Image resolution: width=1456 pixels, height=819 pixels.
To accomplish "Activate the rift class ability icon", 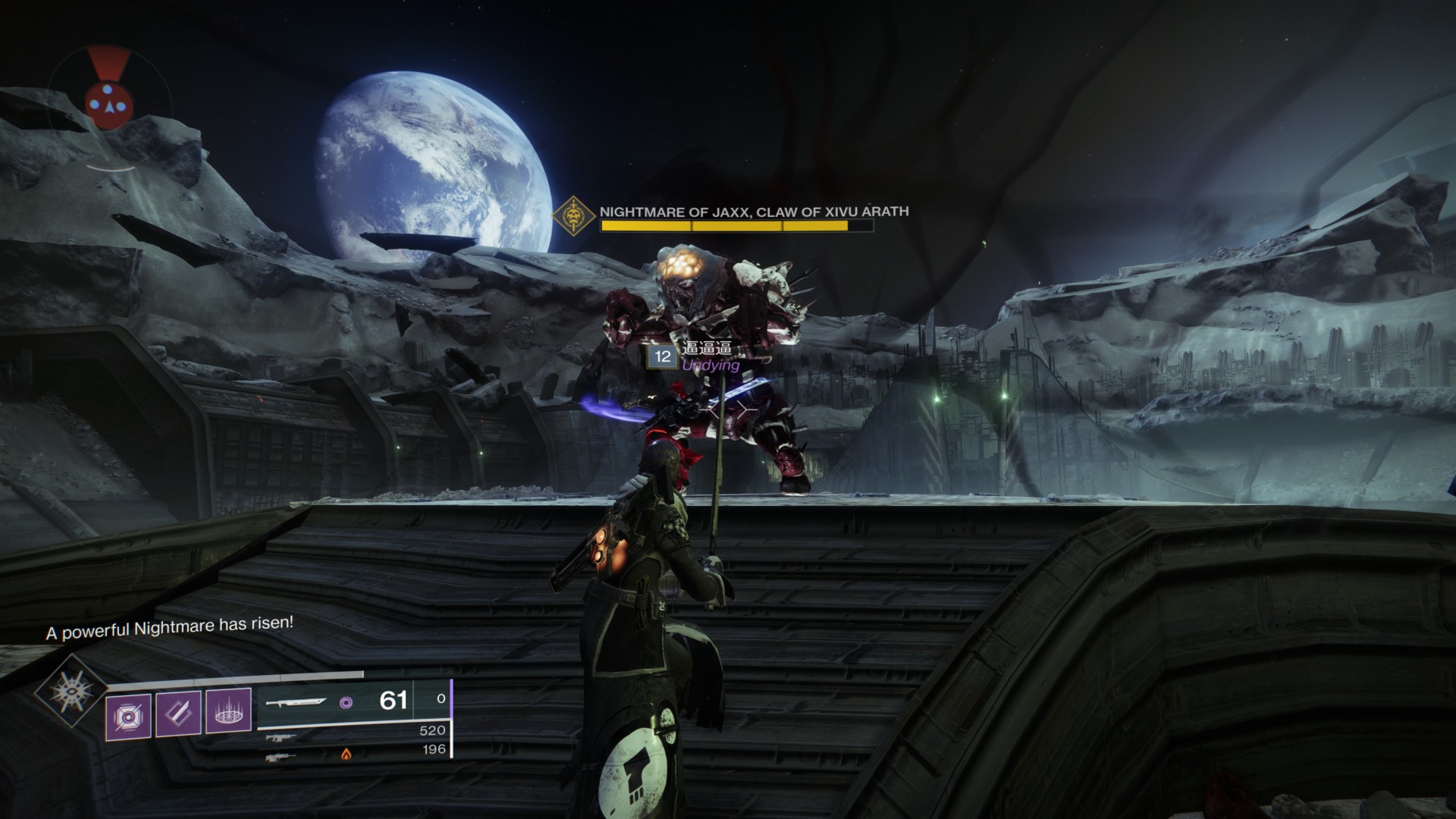I will (228, 714).
